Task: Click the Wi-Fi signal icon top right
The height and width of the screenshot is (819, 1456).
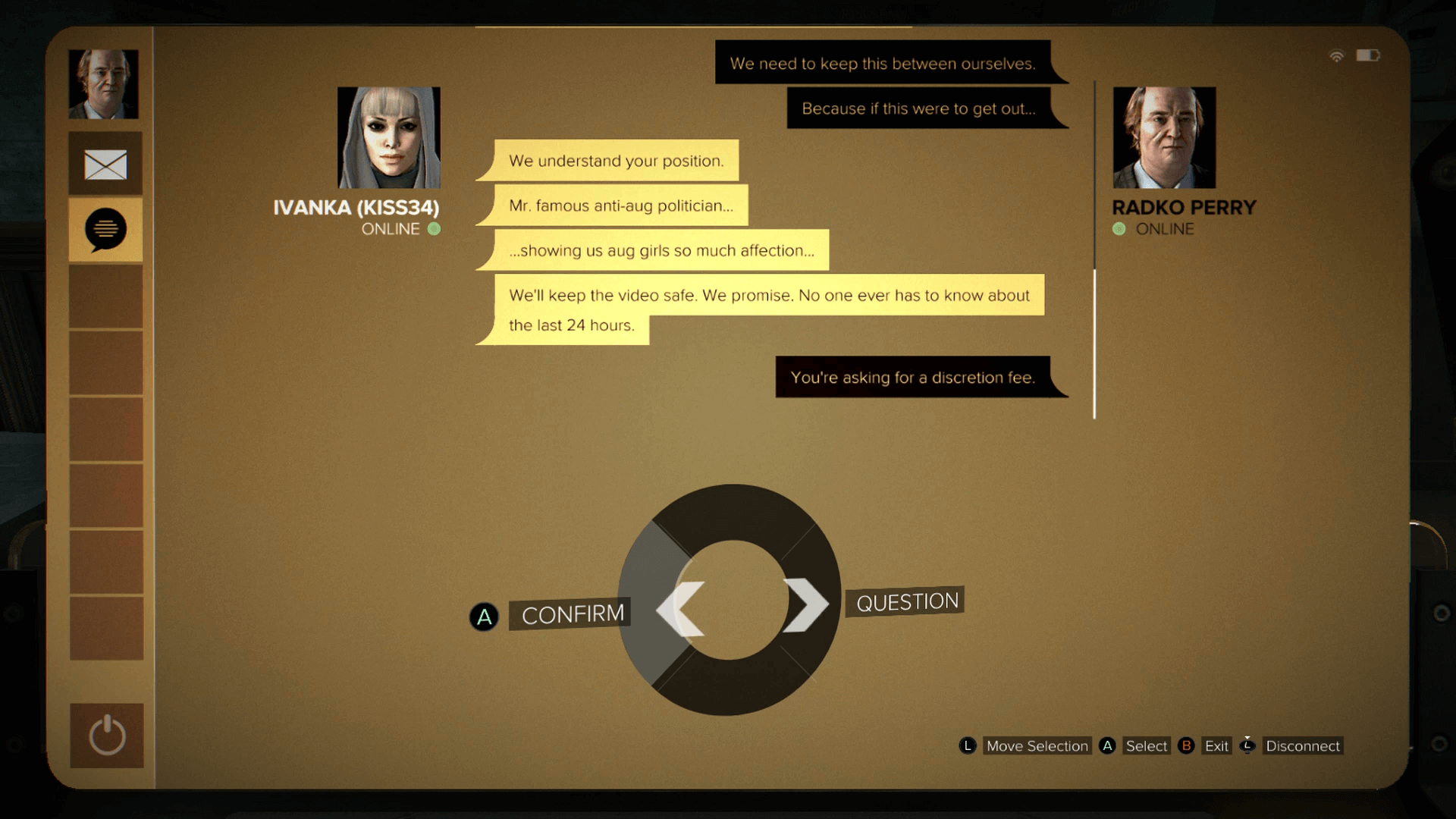Action: pos(1336,55)
